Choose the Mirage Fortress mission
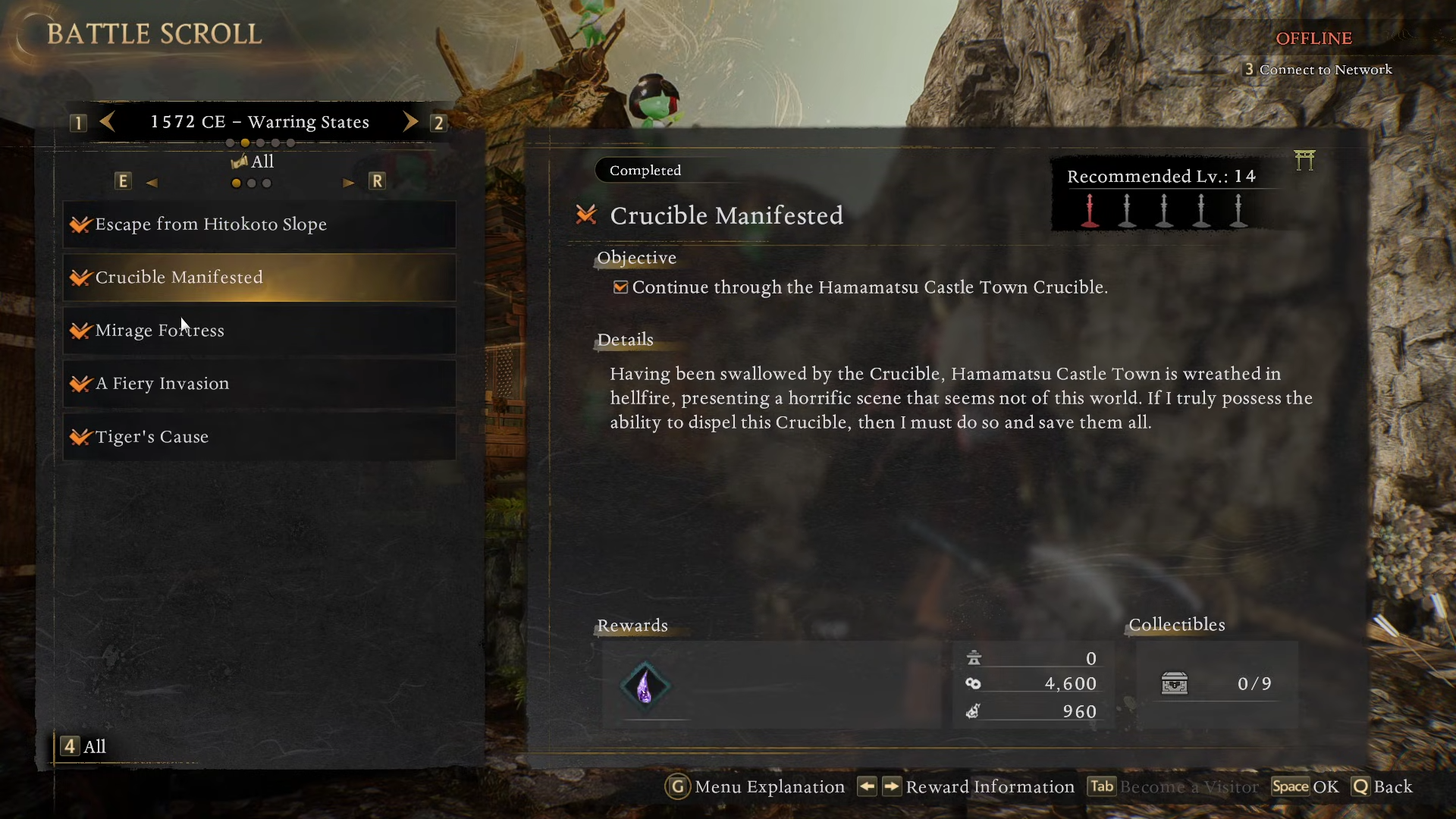 (259, 331)
